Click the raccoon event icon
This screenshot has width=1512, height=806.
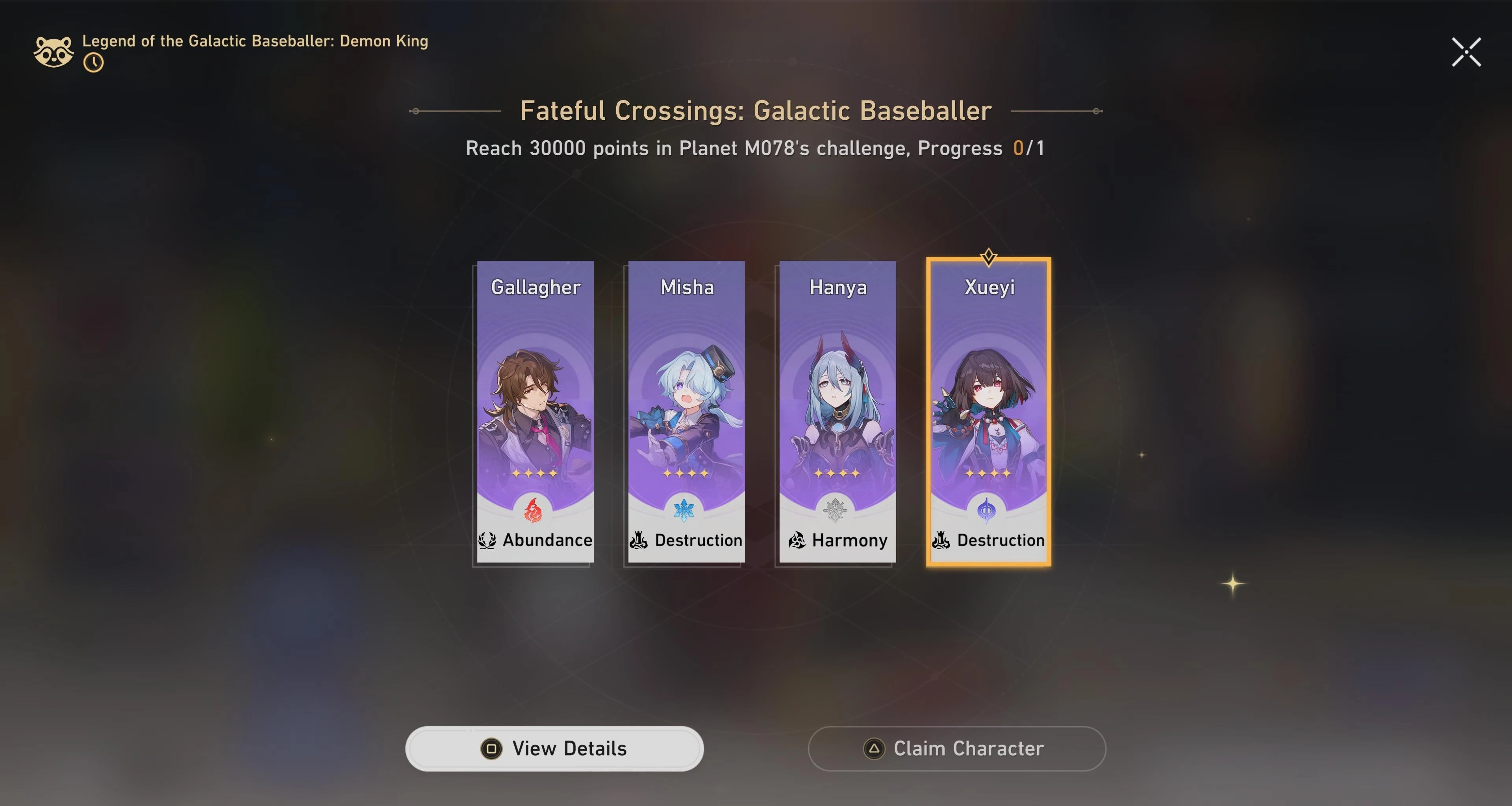pyautogui.click(x=54, y=51)
